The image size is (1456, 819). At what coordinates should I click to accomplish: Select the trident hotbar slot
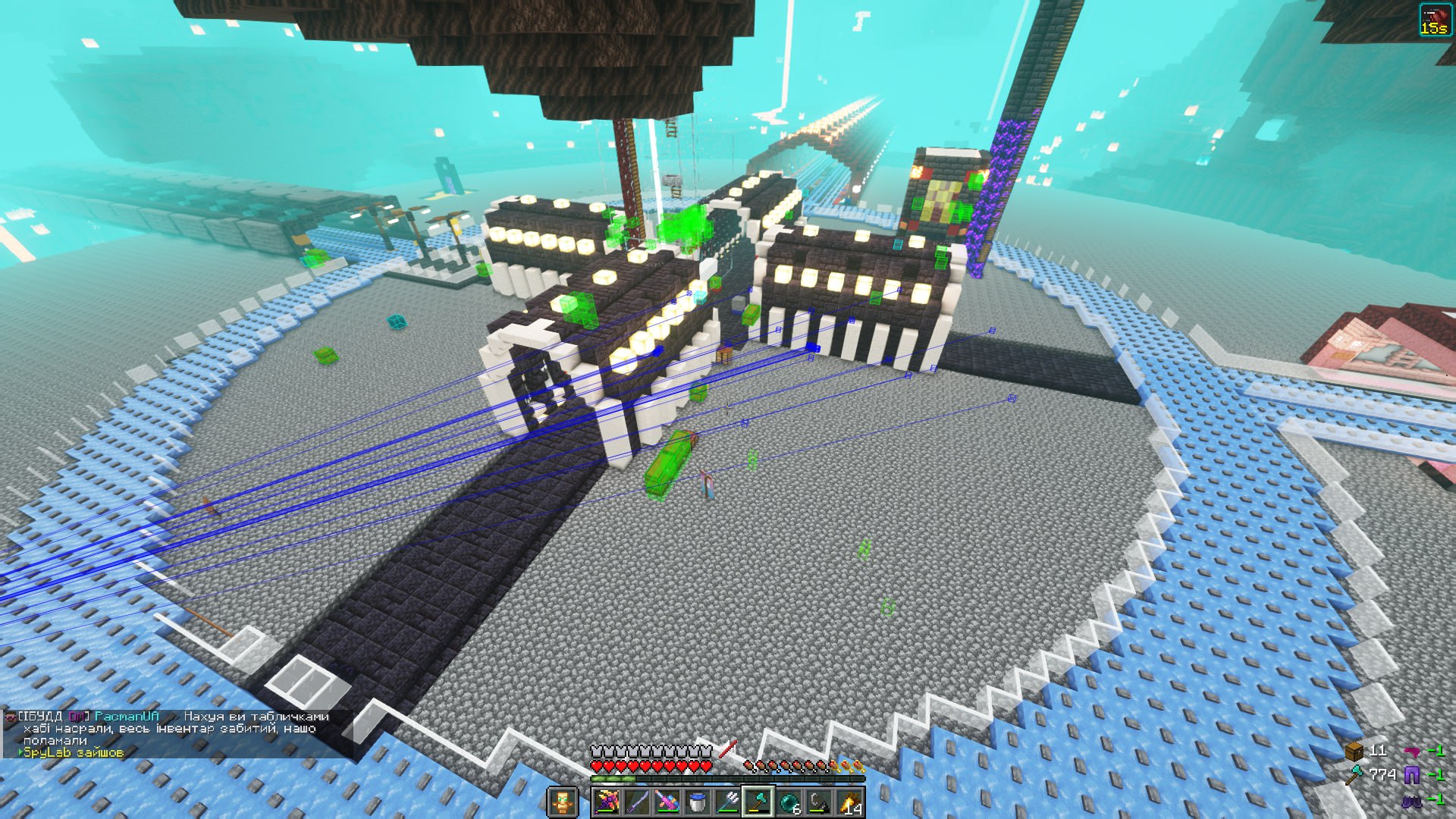pos(728,802)
